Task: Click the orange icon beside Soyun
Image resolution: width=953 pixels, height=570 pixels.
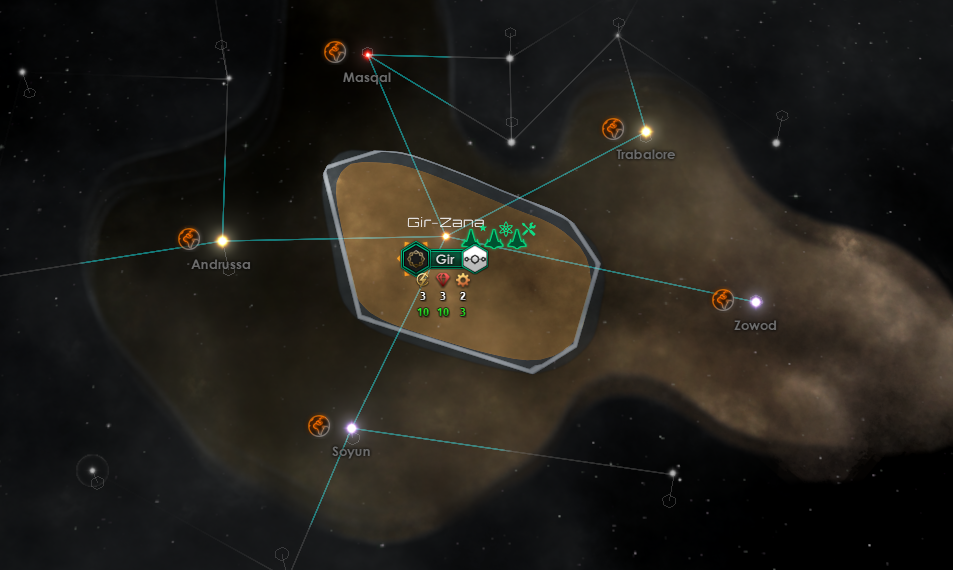Action: (319, 426)
